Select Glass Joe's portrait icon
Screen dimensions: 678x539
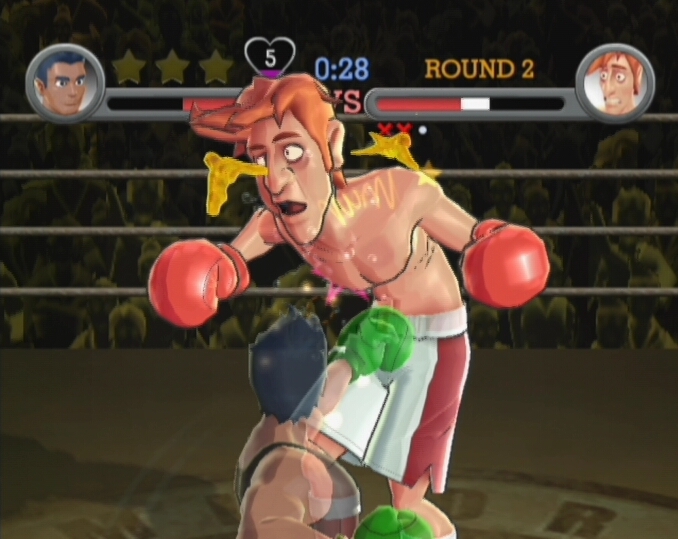pyautogui.click(x=615, y=83)
